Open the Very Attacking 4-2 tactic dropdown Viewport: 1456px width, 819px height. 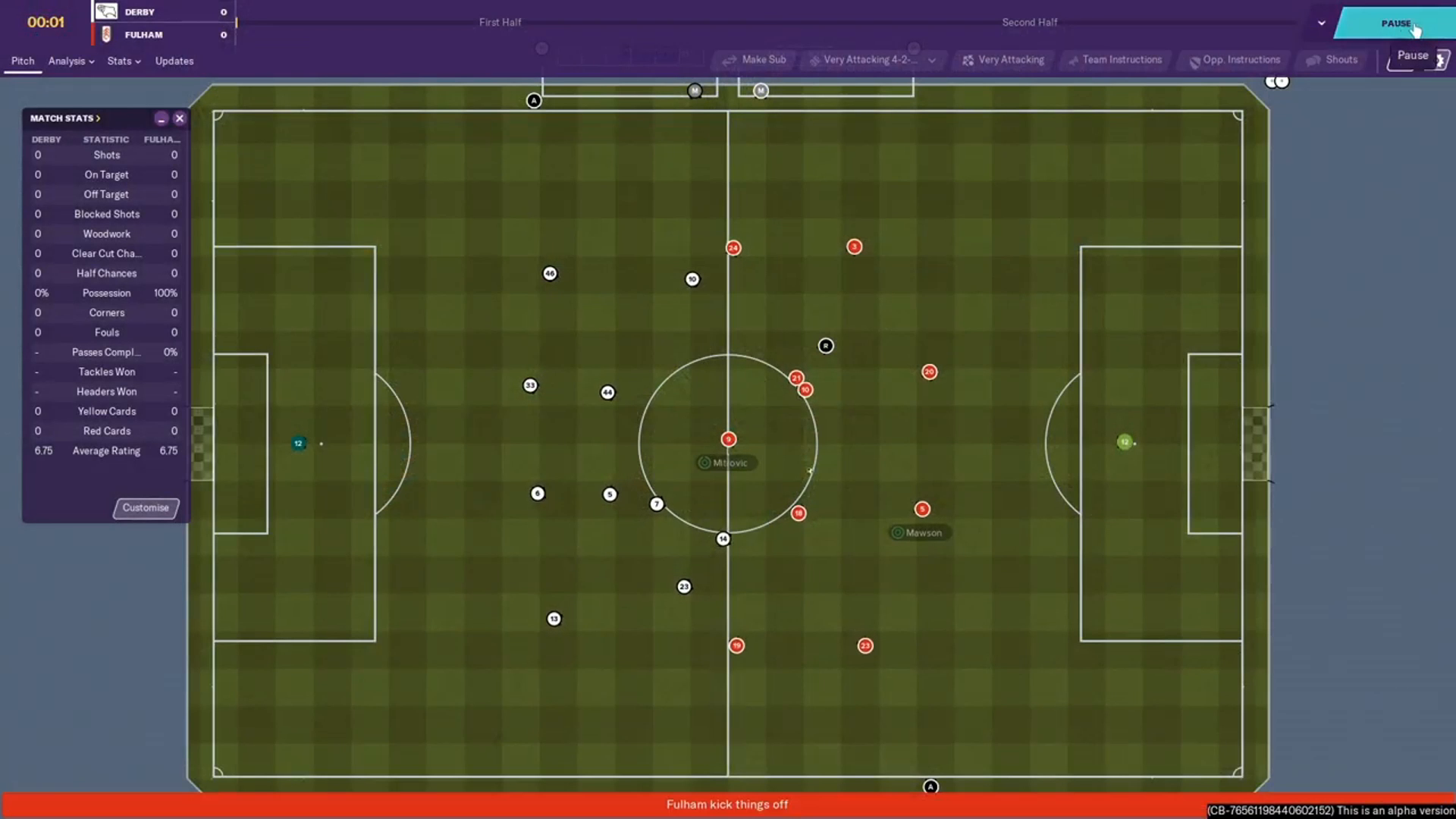[x=872, y=60]
